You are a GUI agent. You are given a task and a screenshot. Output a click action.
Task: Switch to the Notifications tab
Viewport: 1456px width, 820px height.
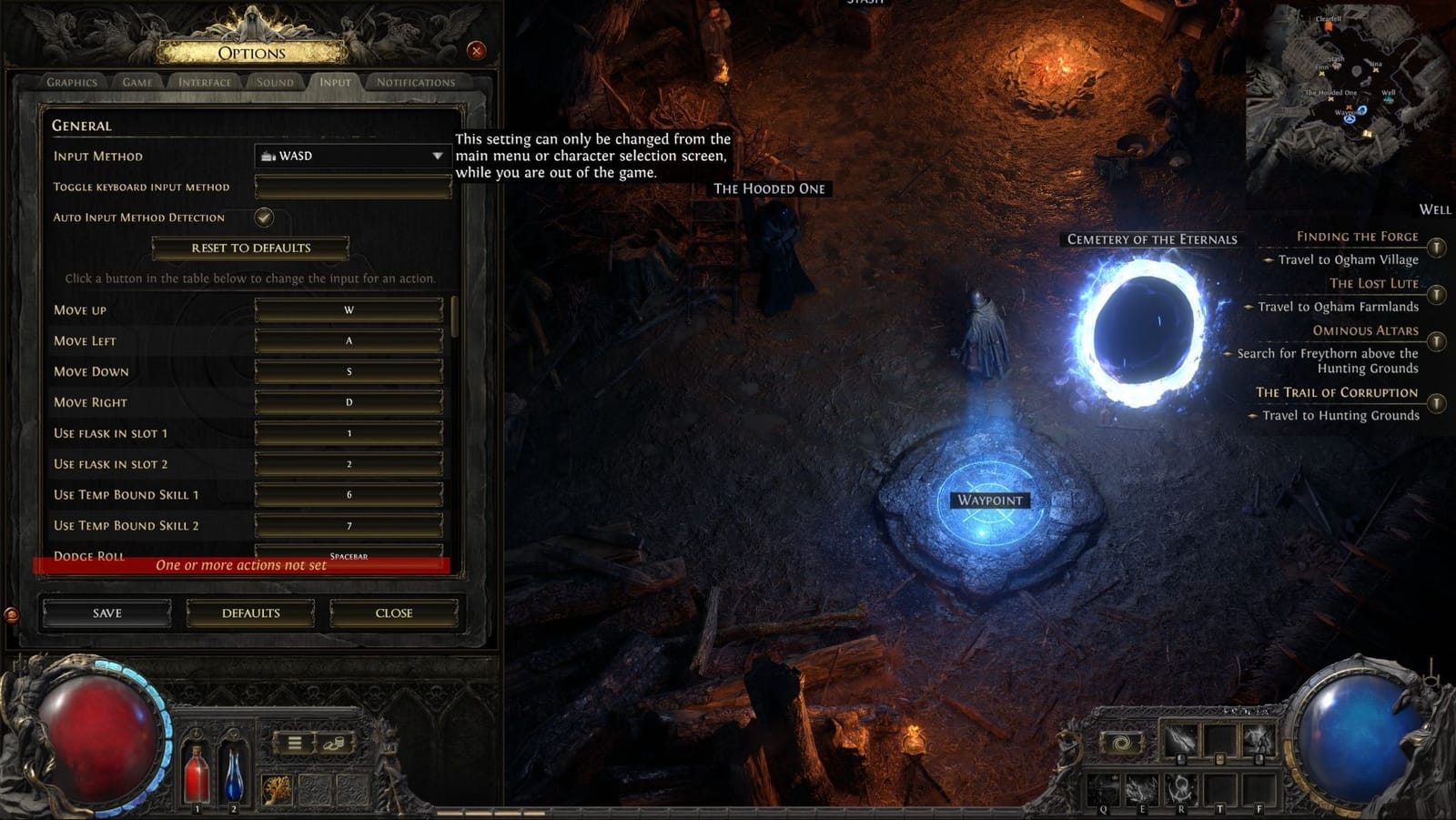click(x=417, y=81)
